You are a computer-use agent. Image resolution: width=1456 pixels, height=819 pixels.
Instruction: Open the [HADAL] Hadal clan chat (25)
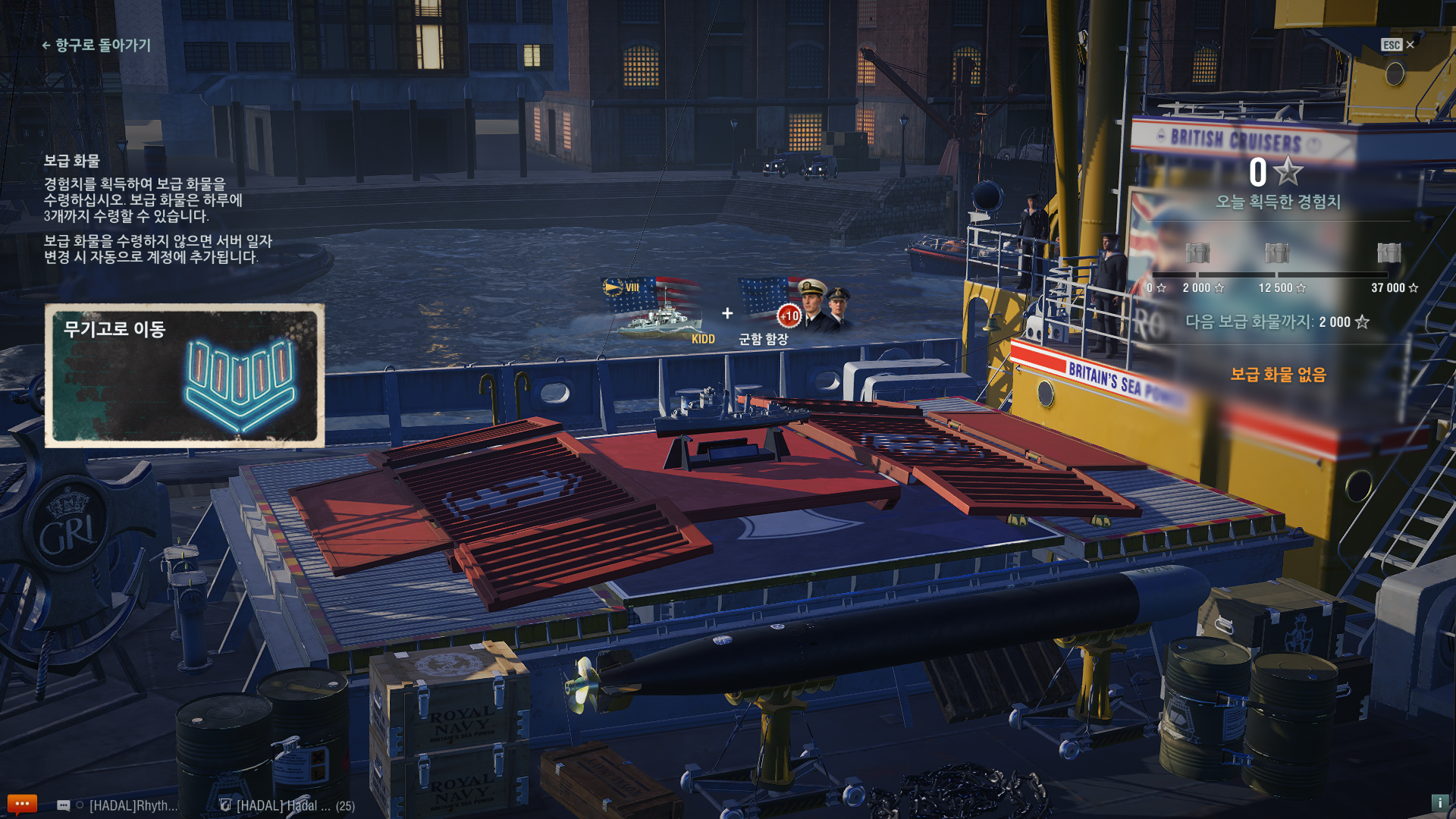click(x=288, y=805)
